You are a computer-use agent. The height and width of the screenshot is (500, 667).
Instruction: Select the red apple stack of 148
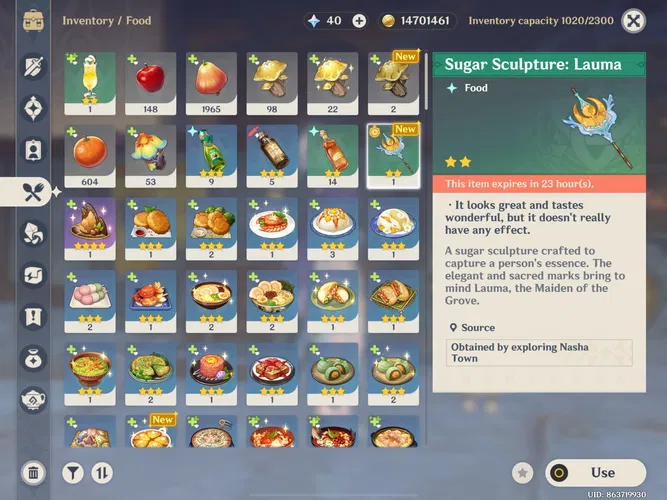click(150, 83)
